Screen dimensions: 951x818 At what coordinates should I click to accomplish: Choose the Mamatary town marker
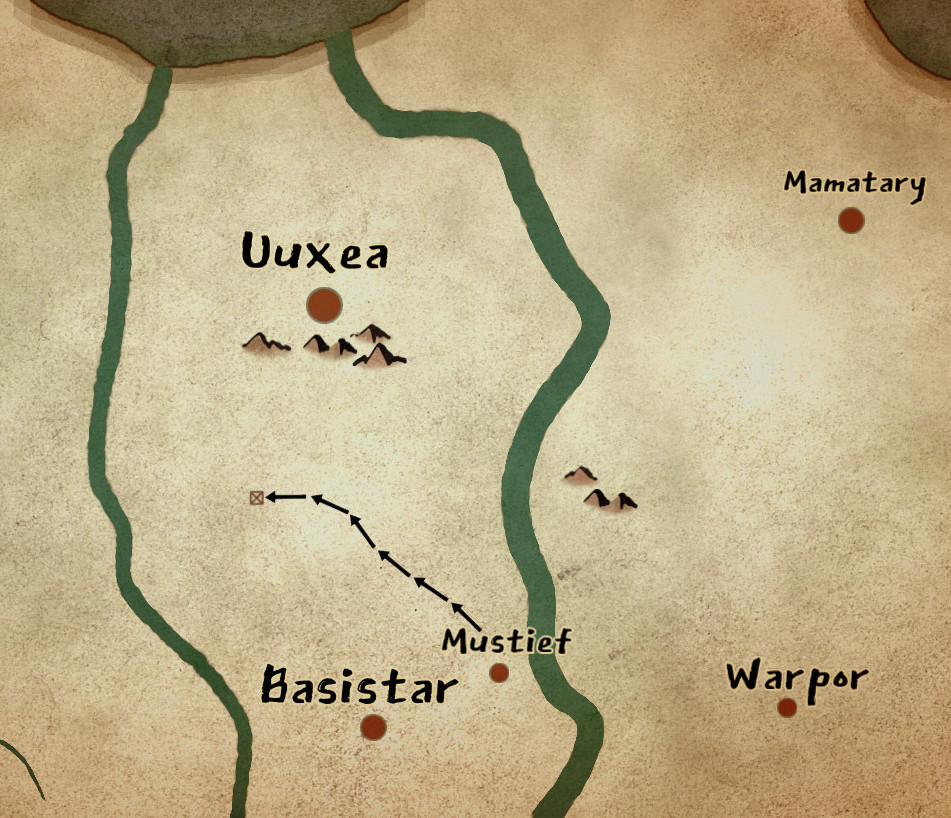[851, 220]
